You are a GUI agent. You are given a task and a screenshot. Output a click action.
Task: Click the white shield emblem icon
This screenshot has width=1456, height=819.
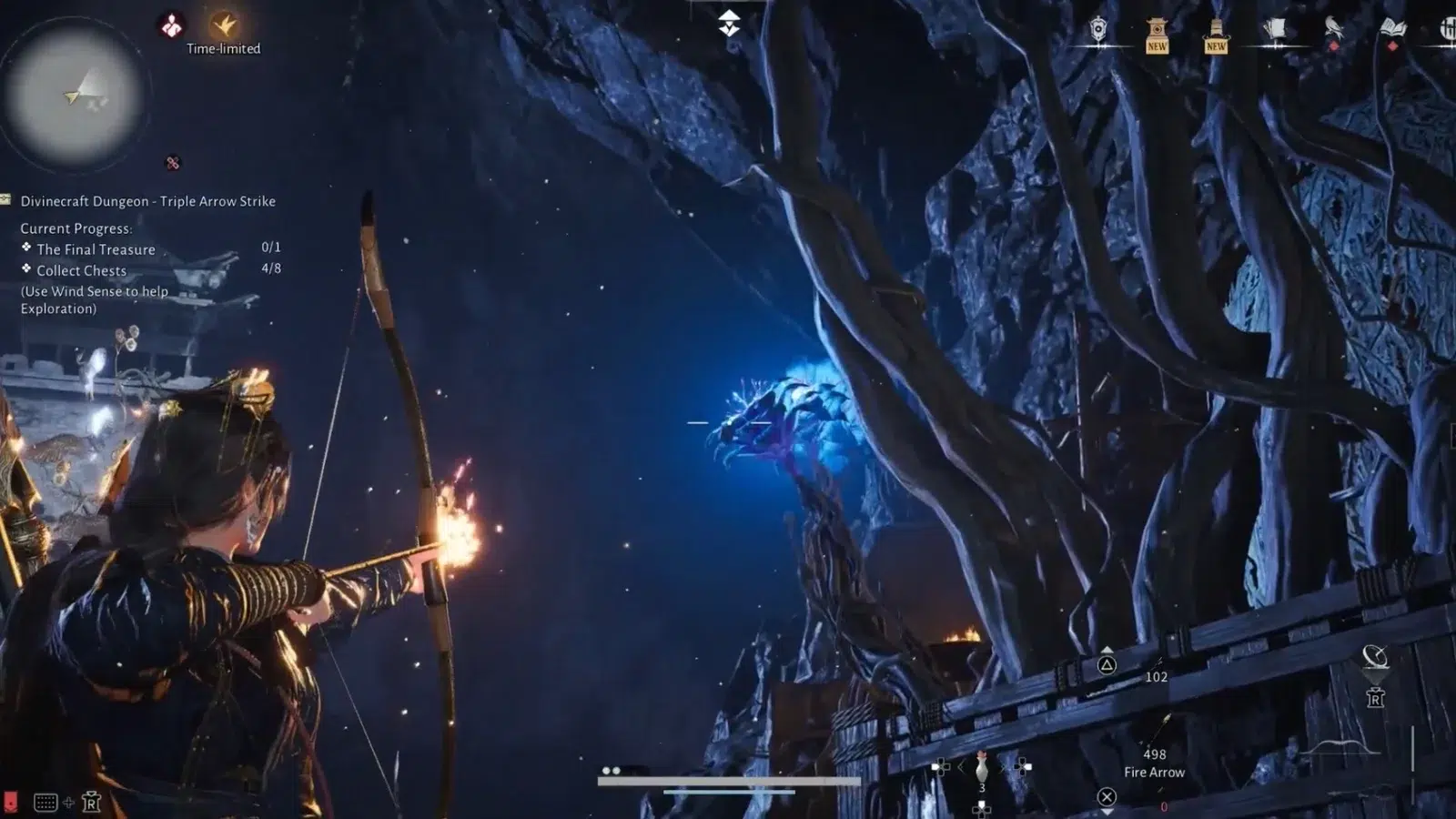click(1098, 31)
